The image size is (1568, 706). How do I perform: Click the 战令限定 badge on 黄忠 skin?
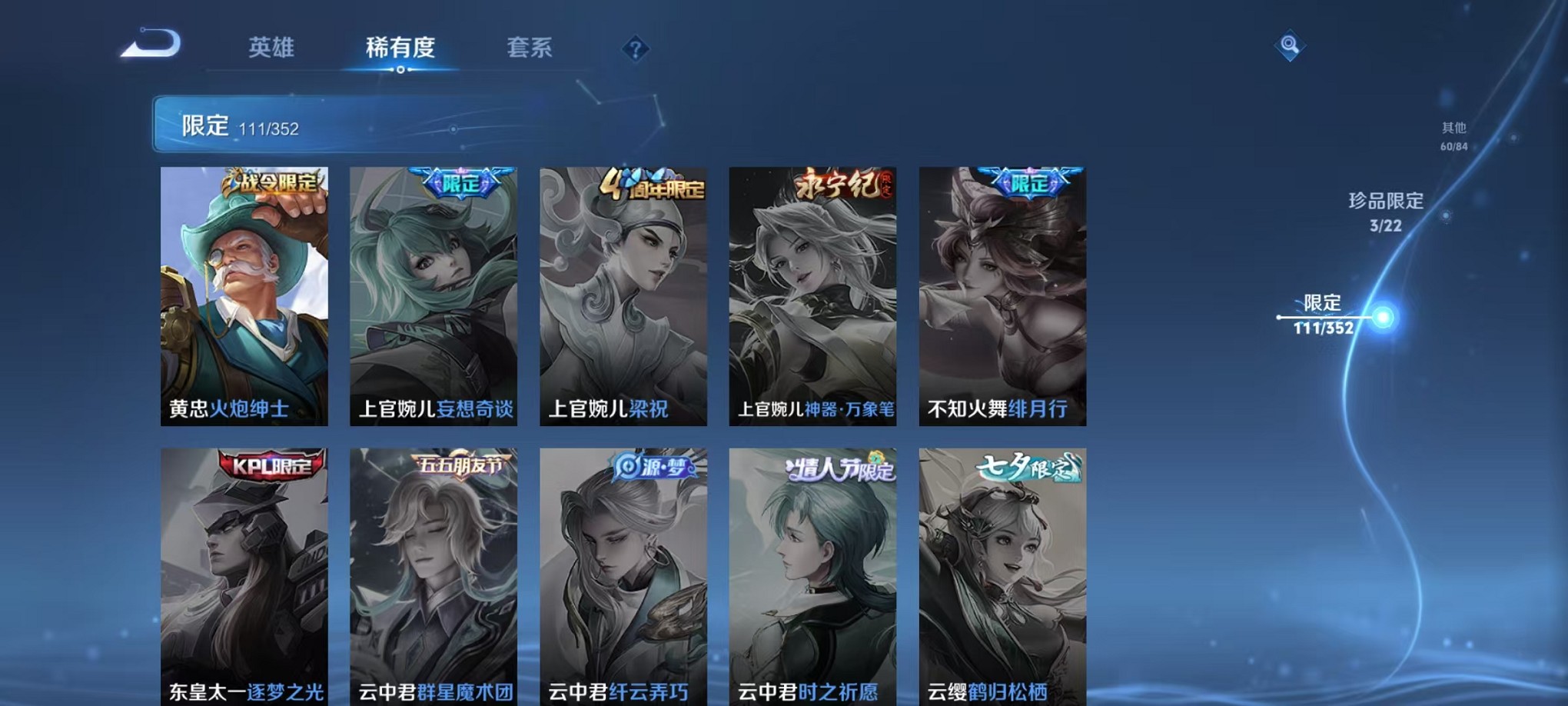(271, 183)
